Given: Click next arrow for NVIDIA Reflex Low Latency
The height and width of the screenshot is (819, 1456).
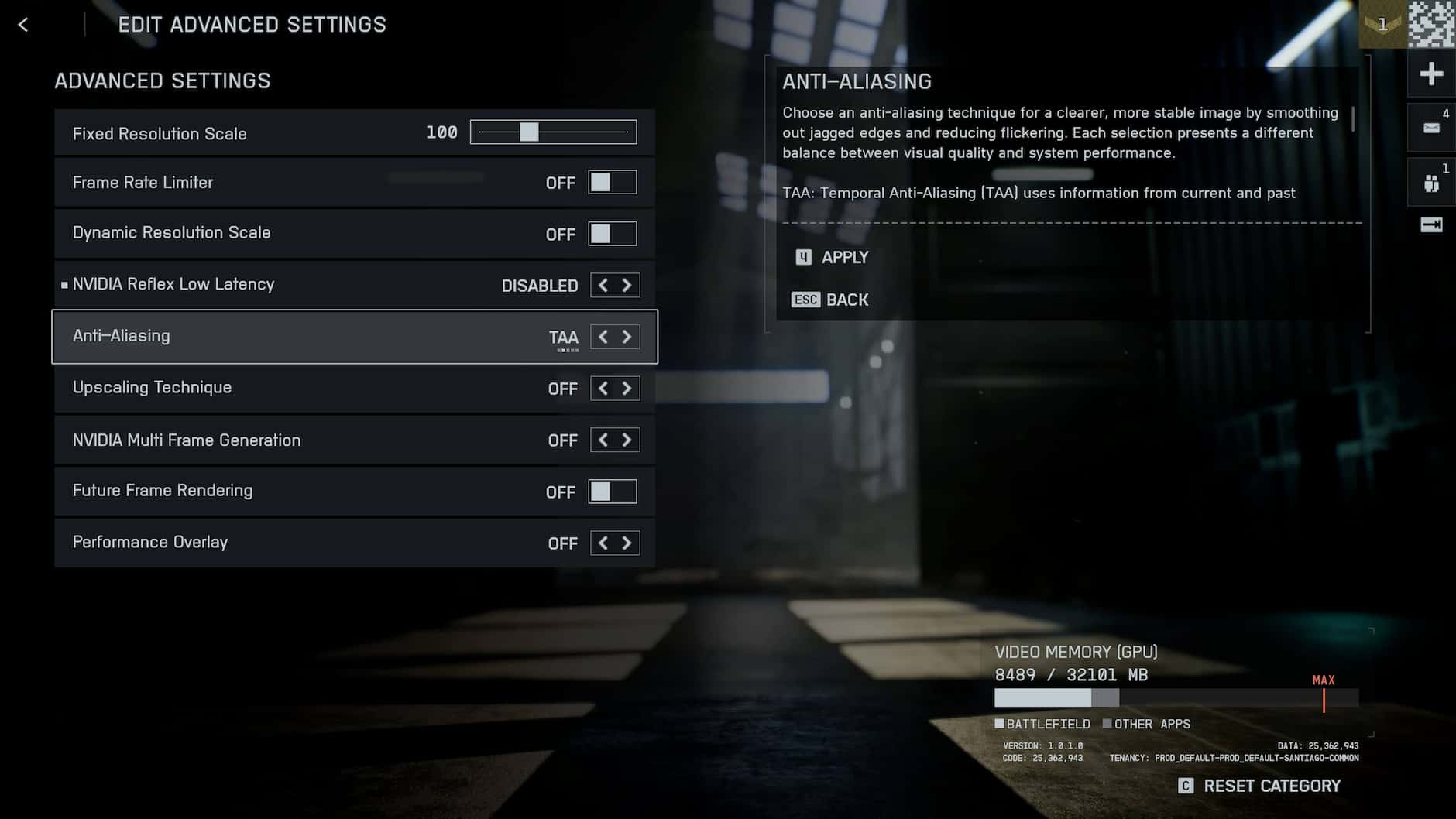Looking at the screenshot, I should (x=627, y=286).
